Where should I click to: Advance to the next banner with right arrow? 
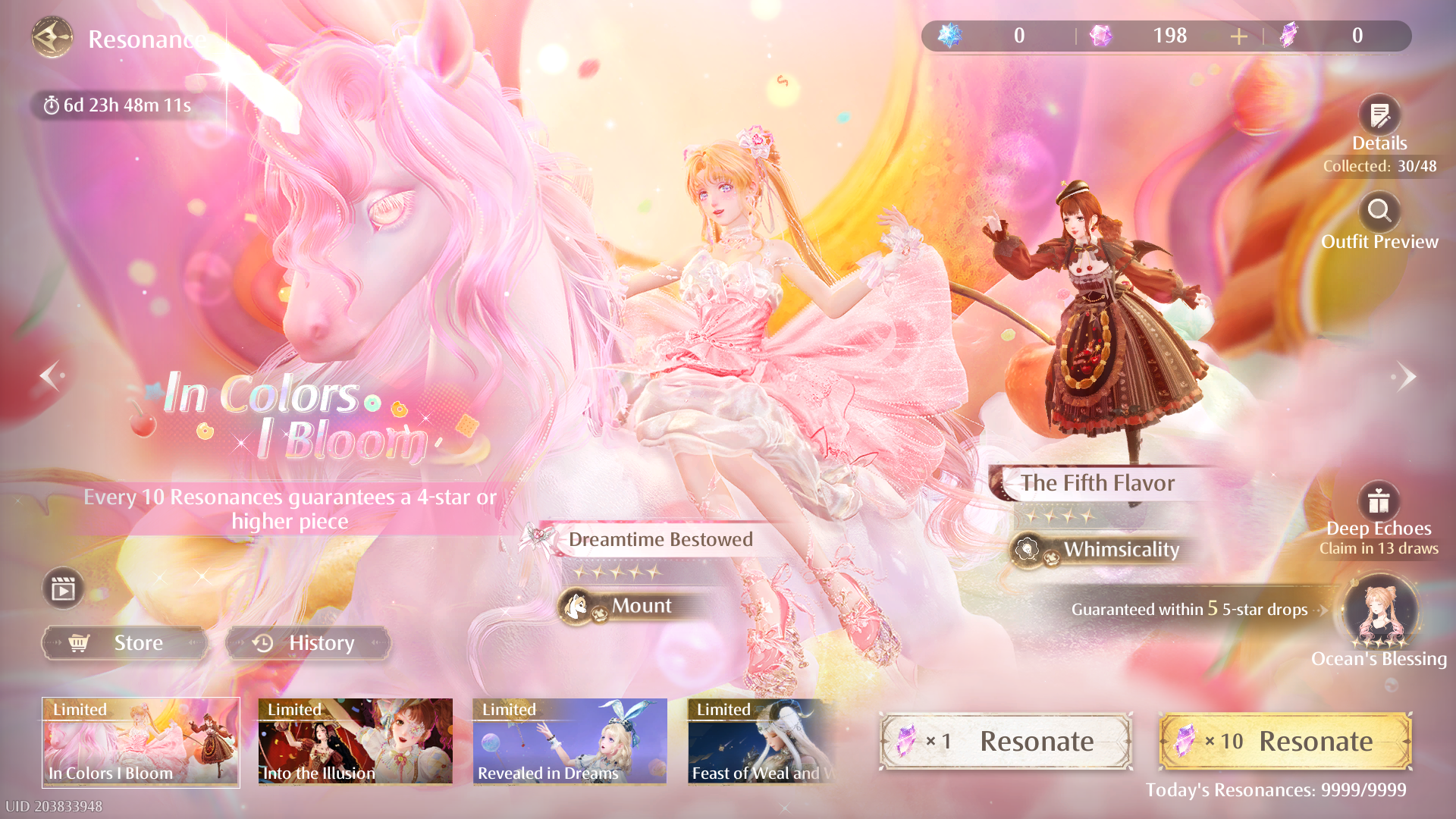click(1405, 376)
